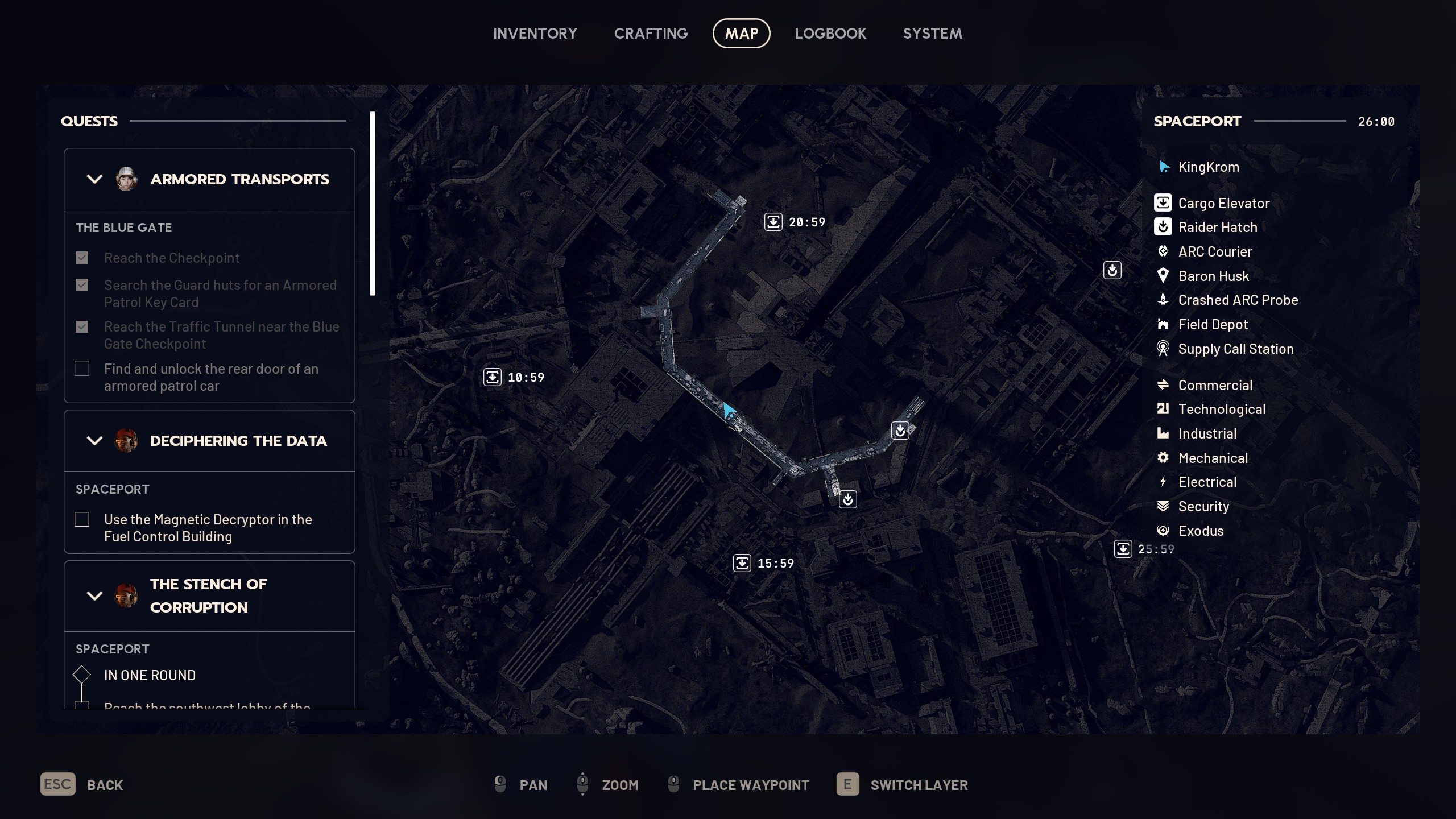
Task: Select the Baron Husk legend entry
Action: (x=1213, y=276)
